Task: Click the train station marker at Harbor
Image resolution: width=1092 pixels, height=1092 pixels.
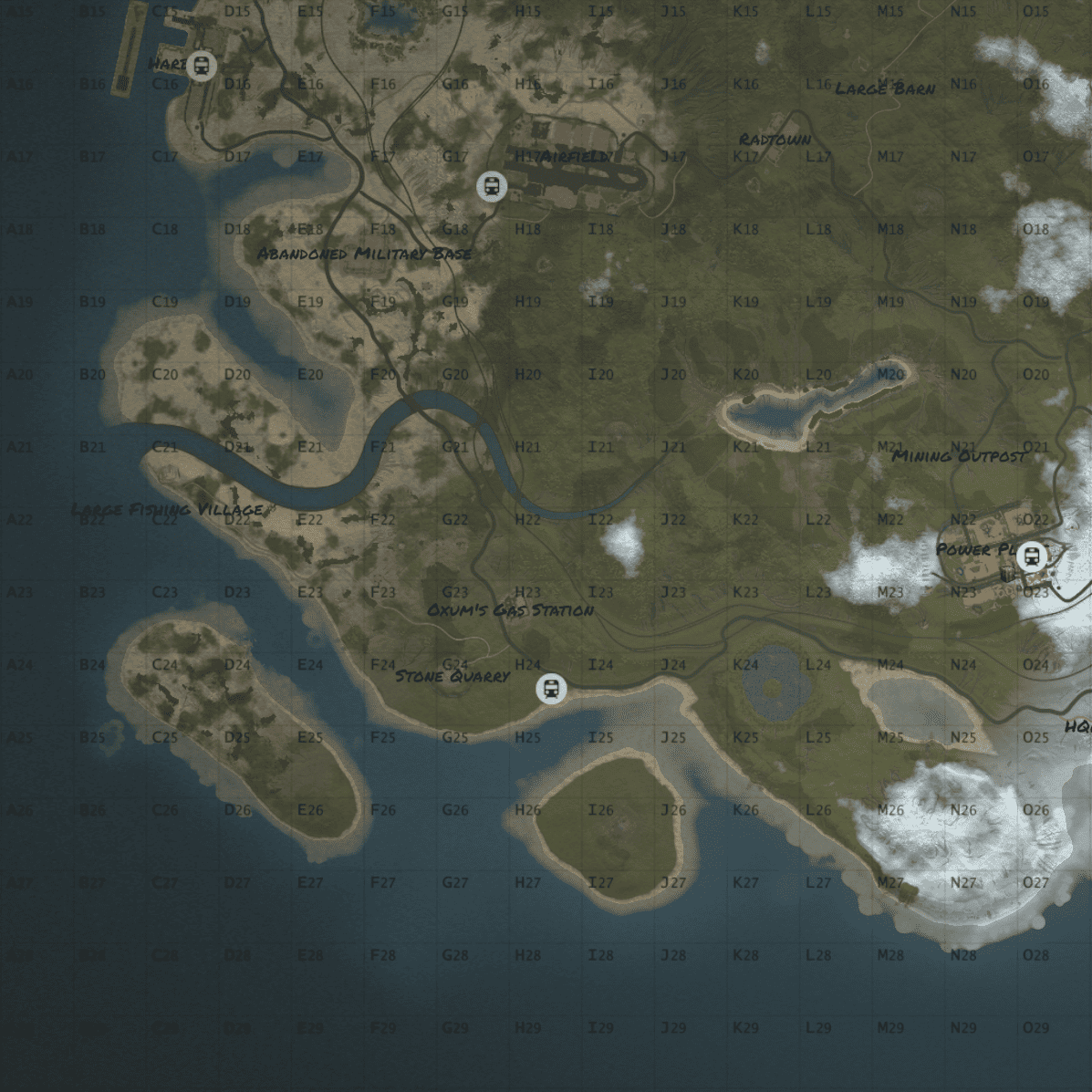Action: 202,66
